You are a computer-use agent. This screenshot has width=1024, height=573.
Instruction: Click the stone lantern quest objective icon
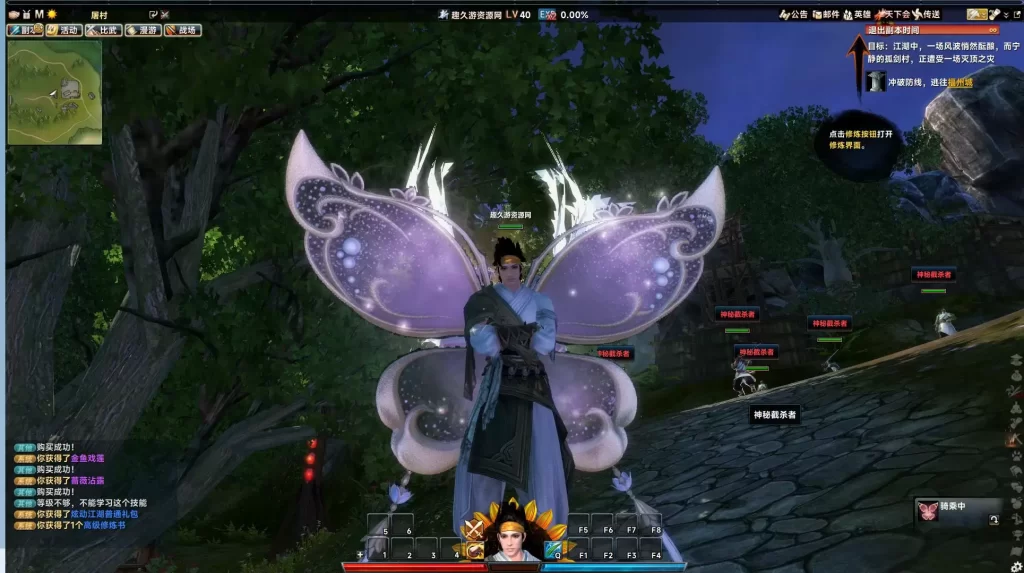pos(876,82)
